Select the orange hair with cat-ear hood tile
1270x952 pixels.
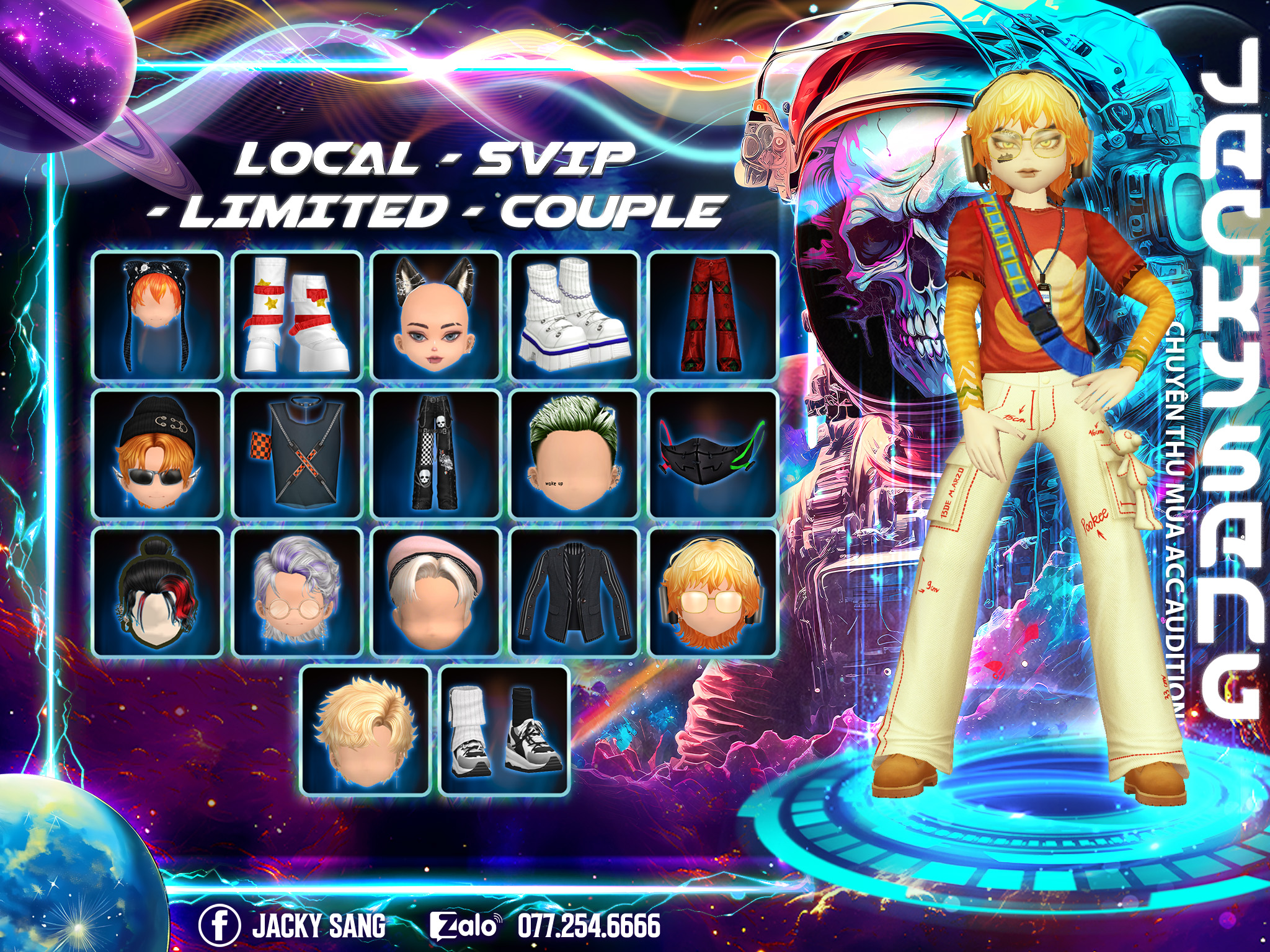pos(157,315)
